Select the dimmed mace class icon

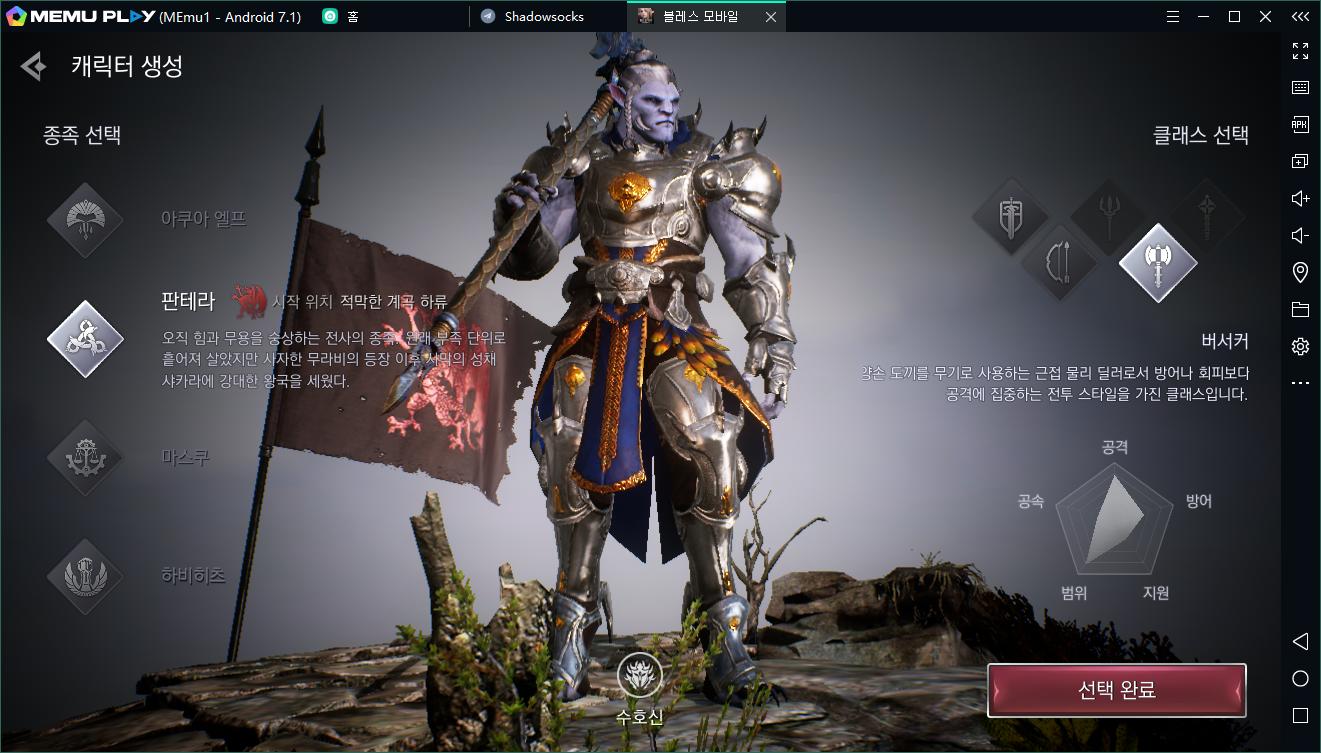(x=1206, y=216)
